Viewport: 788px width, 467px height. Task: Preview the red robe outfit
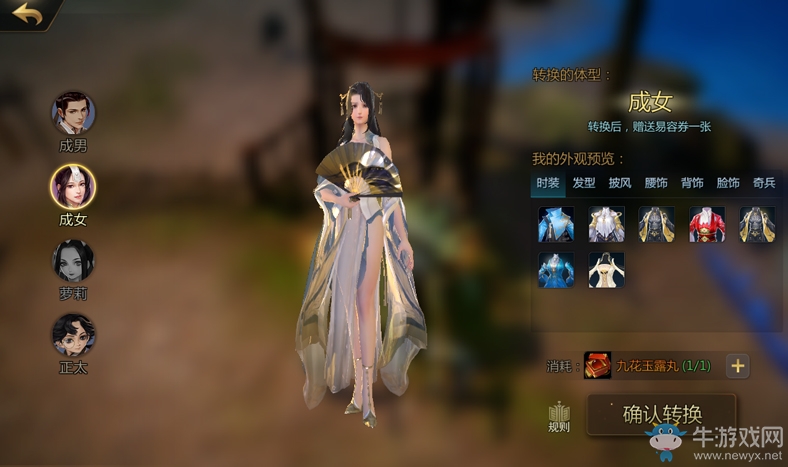point(707,225)
